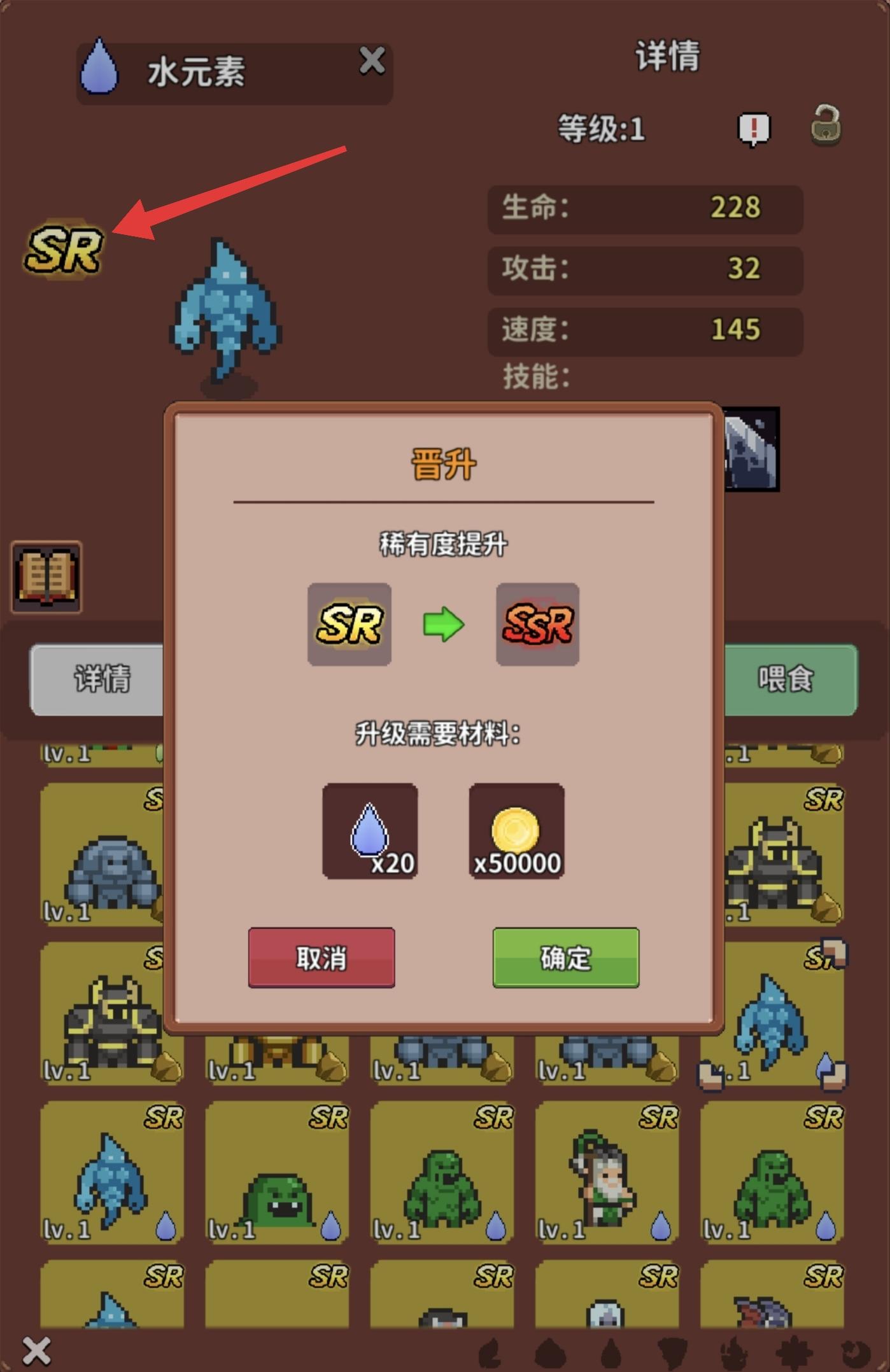Click the leftmost element filter icon at bottom
This screenshot has height=1372, width=890.
(x=489, y=1353)
